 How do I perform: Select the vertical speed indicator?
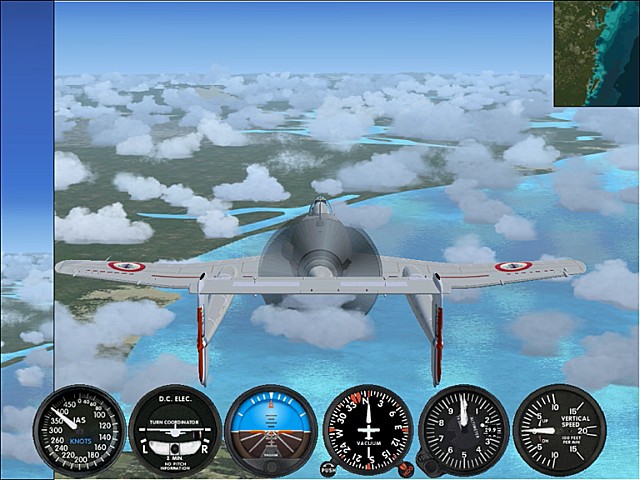(x=559, y=430)
